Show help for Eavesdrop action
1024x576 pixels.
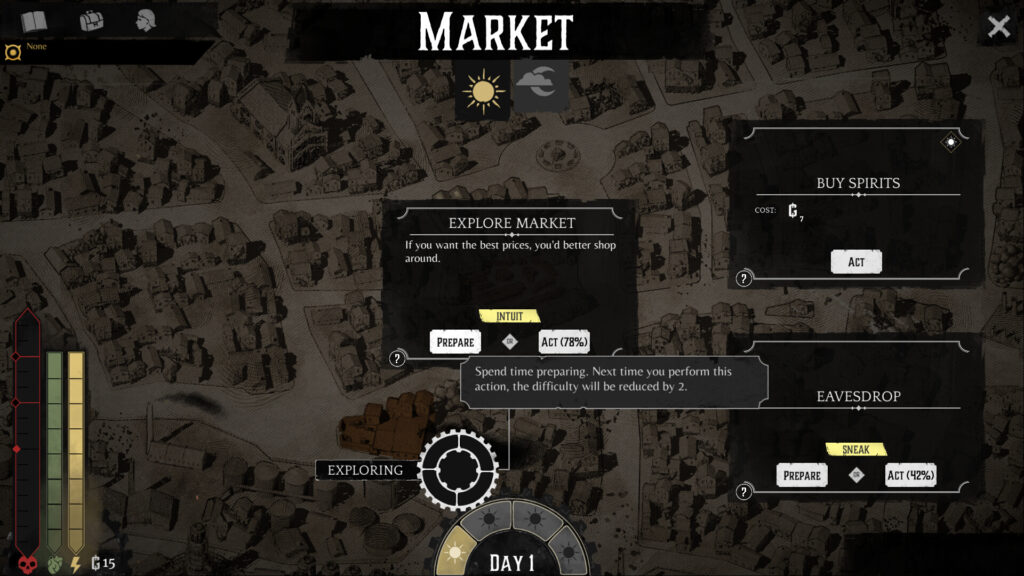[x=744, y=491]
